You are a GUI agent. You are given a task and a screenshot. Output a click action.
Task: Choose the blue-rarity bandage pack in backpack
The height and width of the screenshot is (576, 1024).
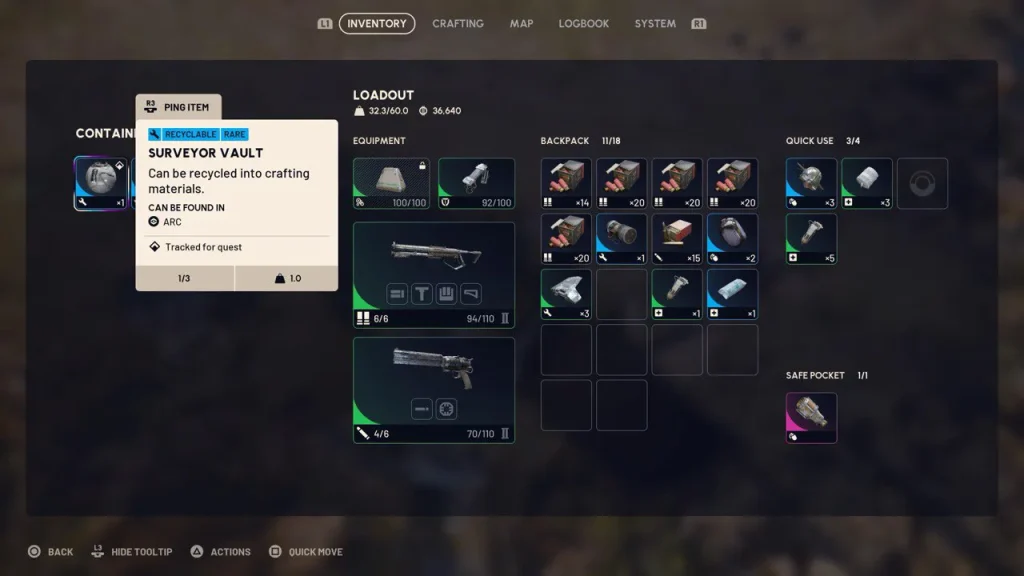(x=732, y=294)
